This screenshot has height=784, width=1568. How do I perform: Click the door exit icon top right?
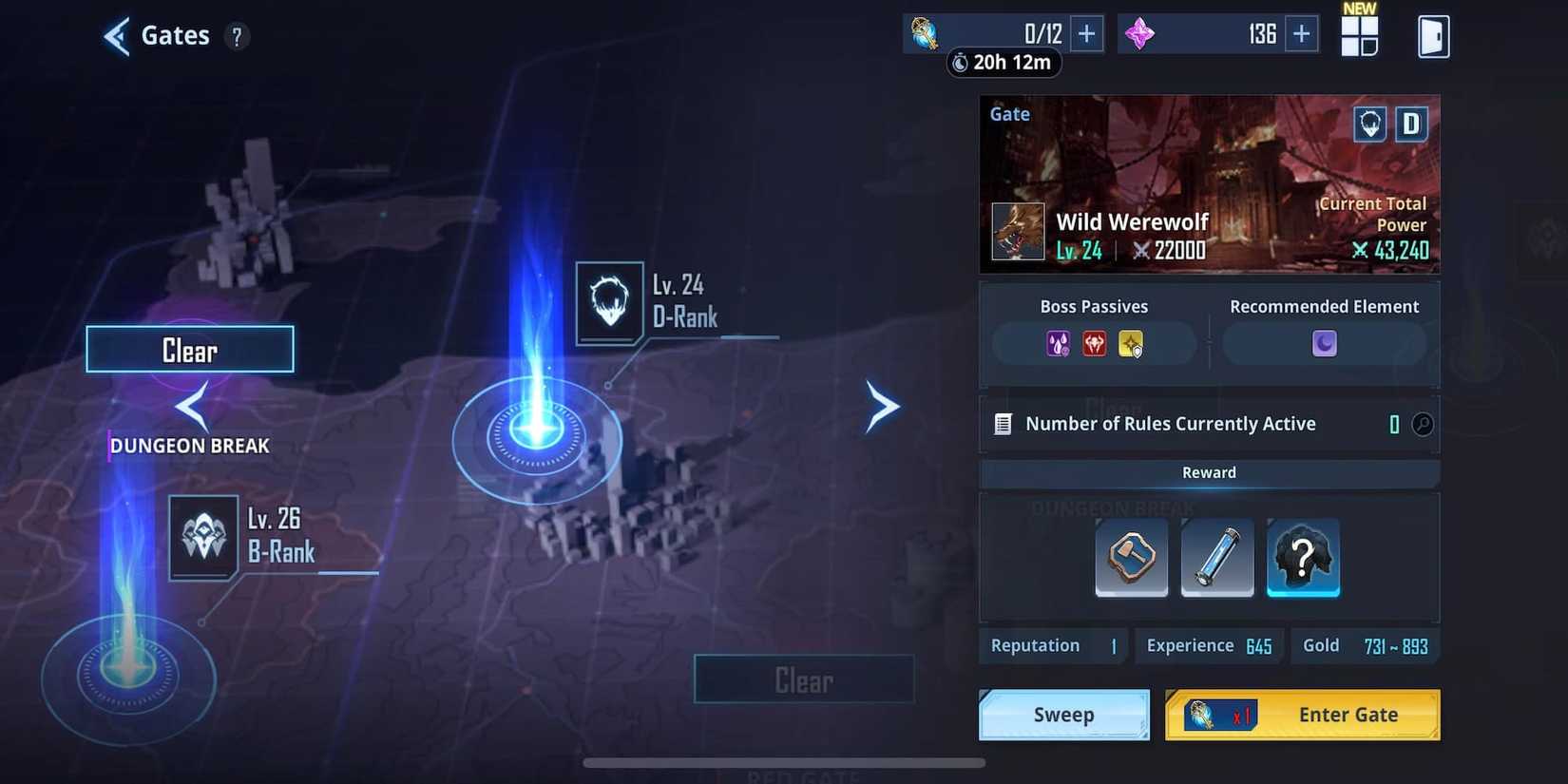(x=1433, y=35)
